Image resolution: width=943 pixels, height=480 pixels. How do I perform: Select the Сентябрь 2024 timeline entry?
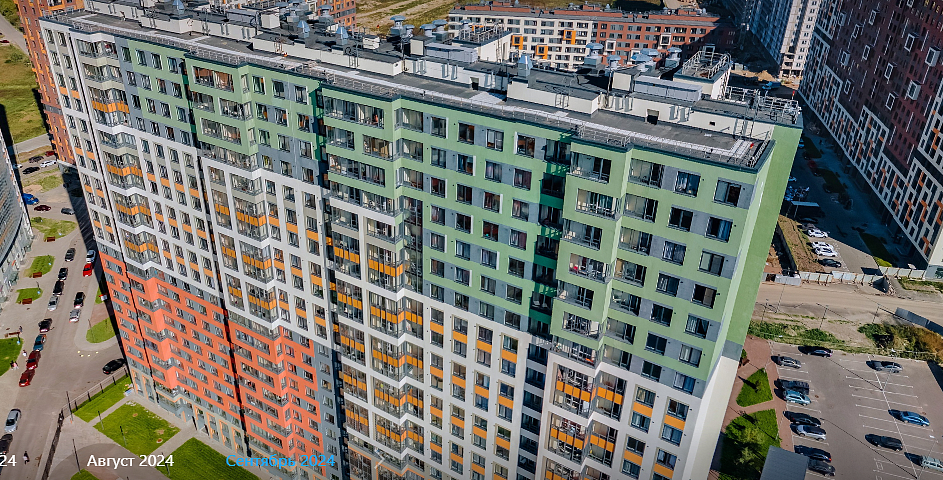coord(280,461)
